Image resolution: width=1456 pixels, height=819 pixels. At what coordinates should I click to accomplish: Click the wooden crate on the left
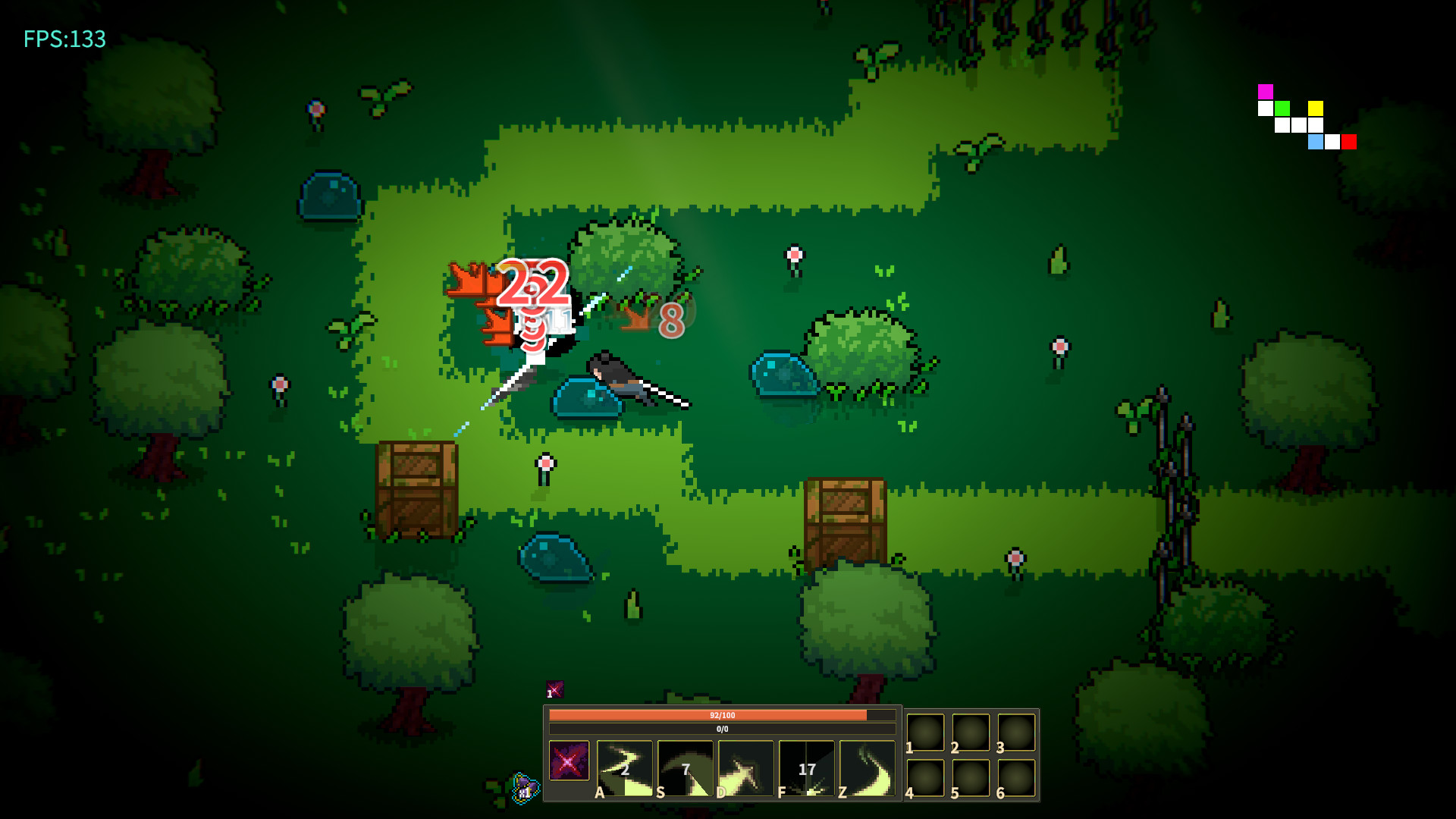point(416,489)
